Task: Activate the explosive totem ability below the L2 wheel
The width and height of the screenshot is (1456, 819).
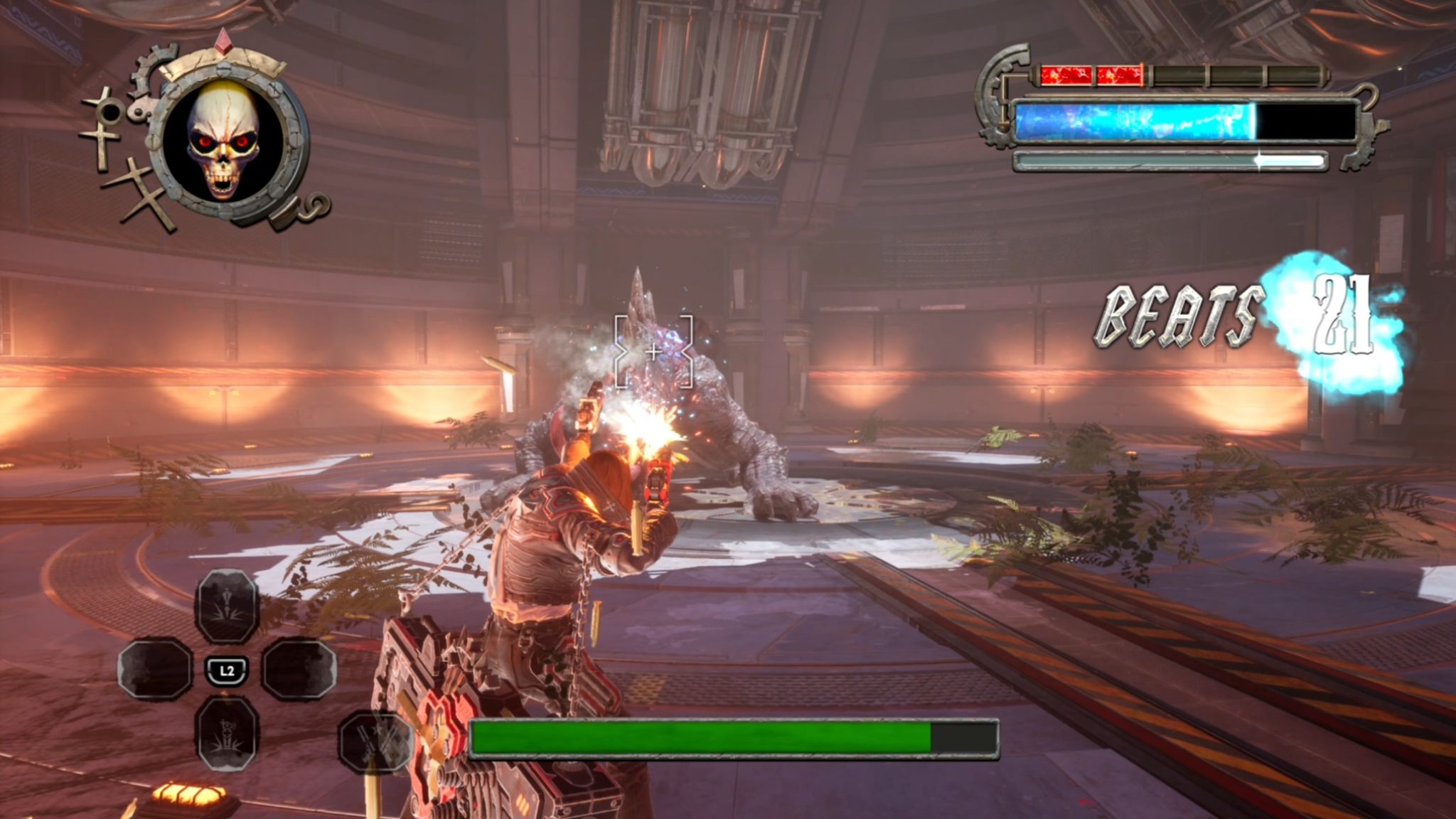Action: 227,734
